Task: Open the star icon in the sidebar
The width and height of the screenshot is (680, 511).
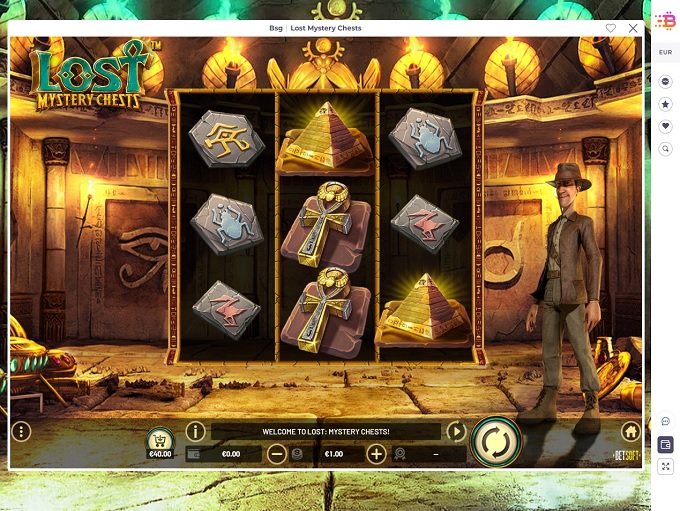Action: [x=666, y=103]
